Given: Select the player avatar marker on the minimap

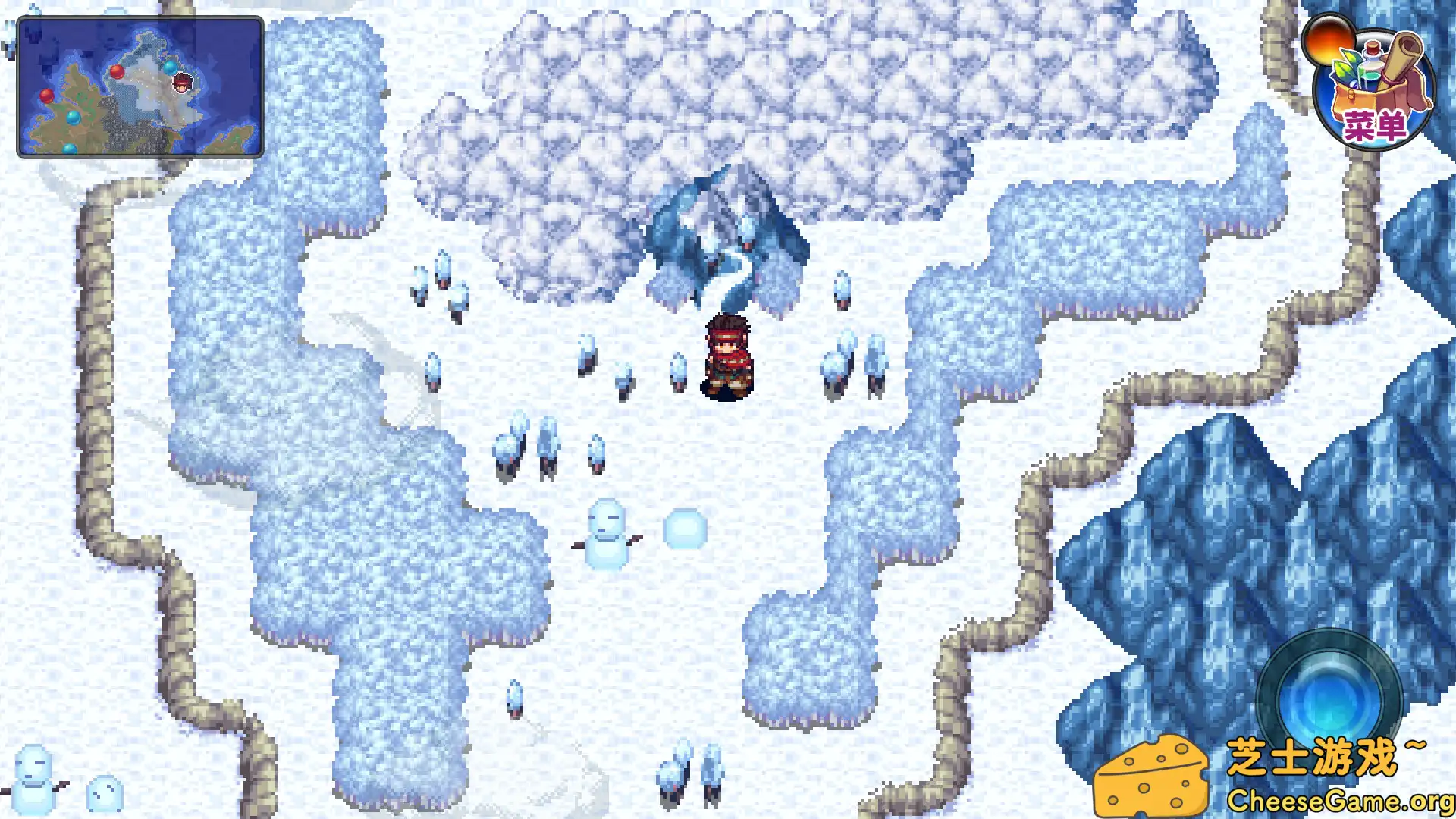Looking at the screenshot, I should pos(183,83).
